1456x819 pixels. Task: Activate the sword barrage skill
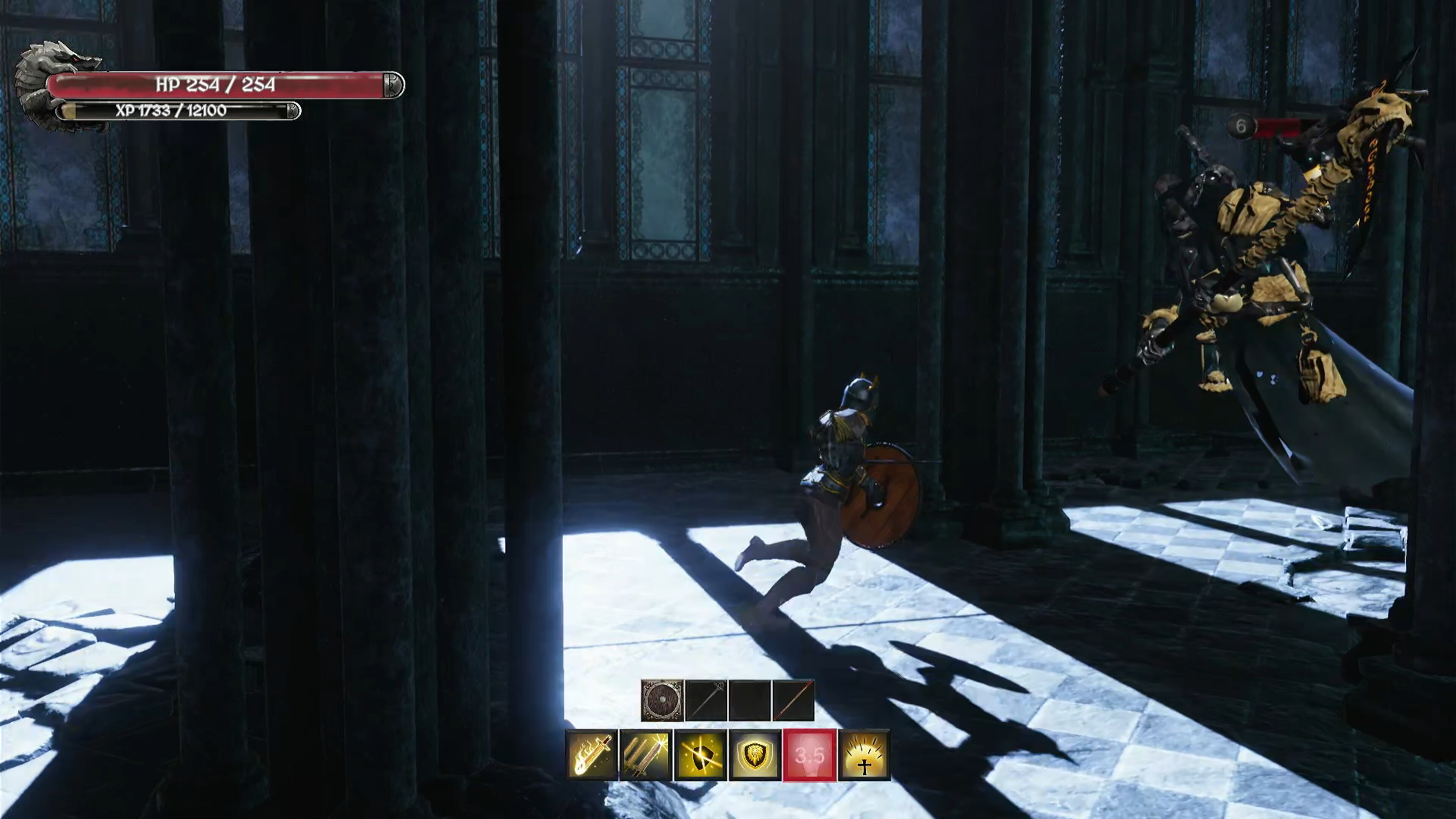[x=646, y=755]
